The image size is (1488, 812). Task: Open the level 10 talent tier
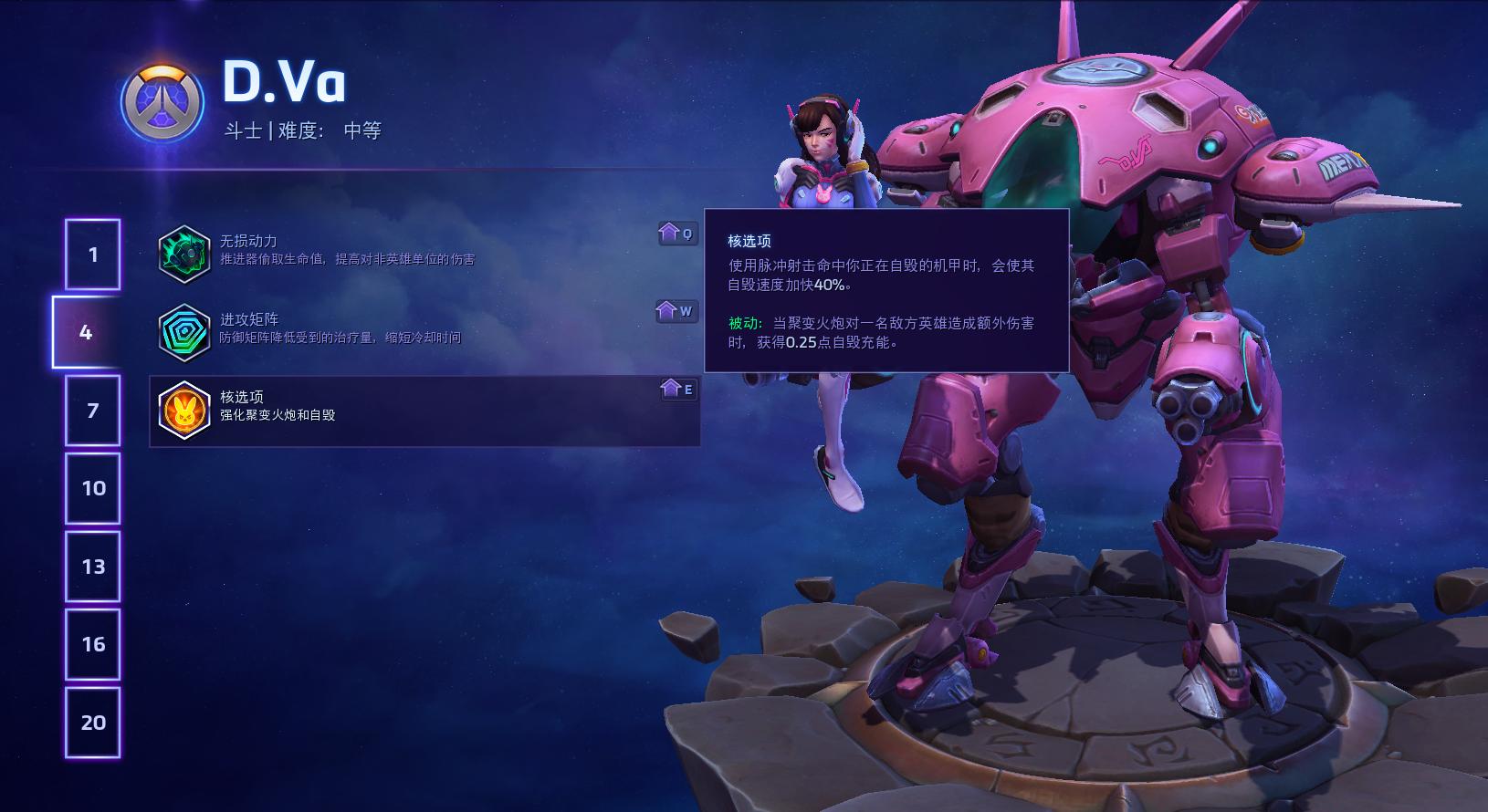click(x=92, y=488)
